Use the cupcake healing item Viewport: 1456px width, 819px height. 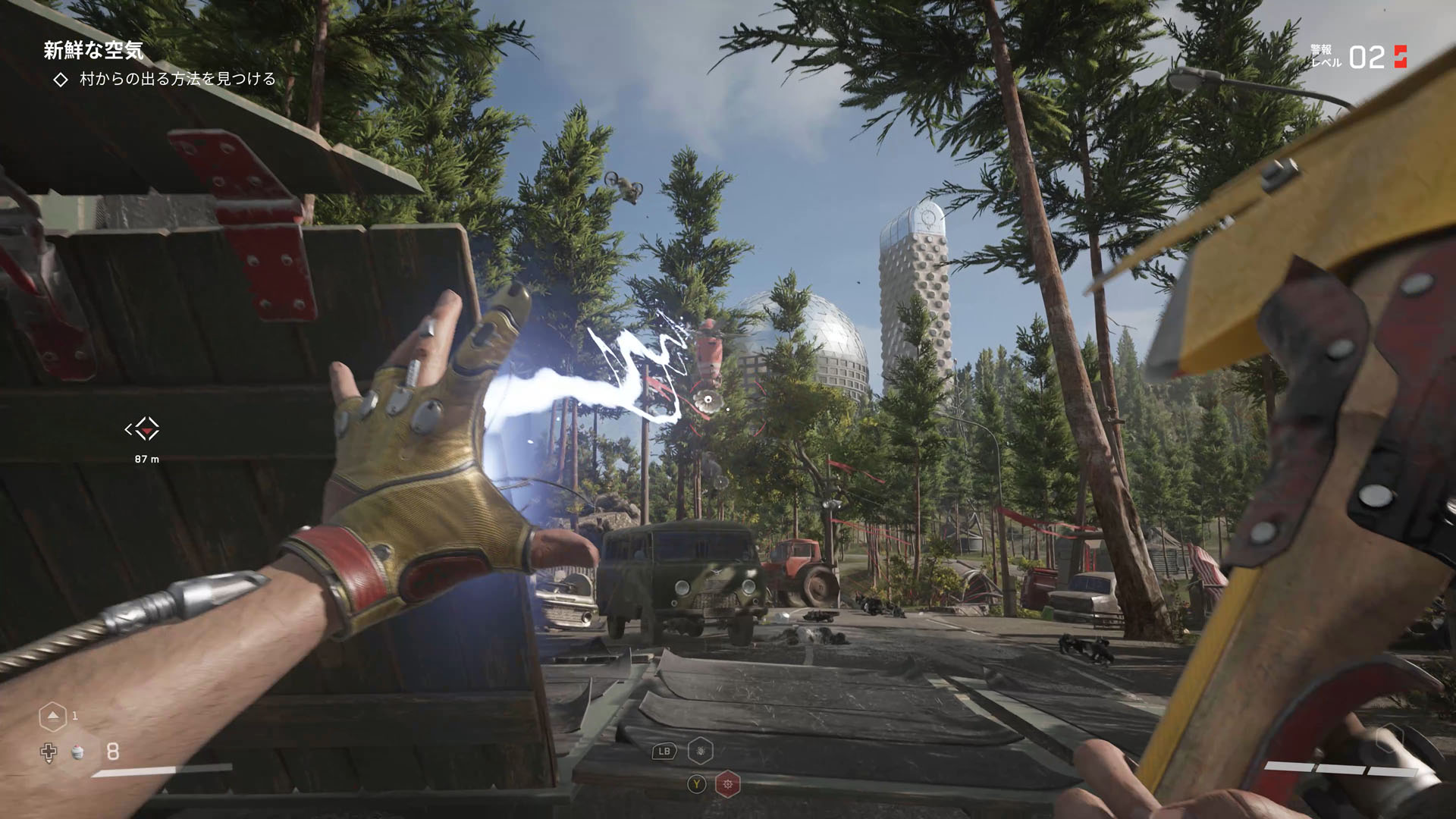click(x=77, y=752)
